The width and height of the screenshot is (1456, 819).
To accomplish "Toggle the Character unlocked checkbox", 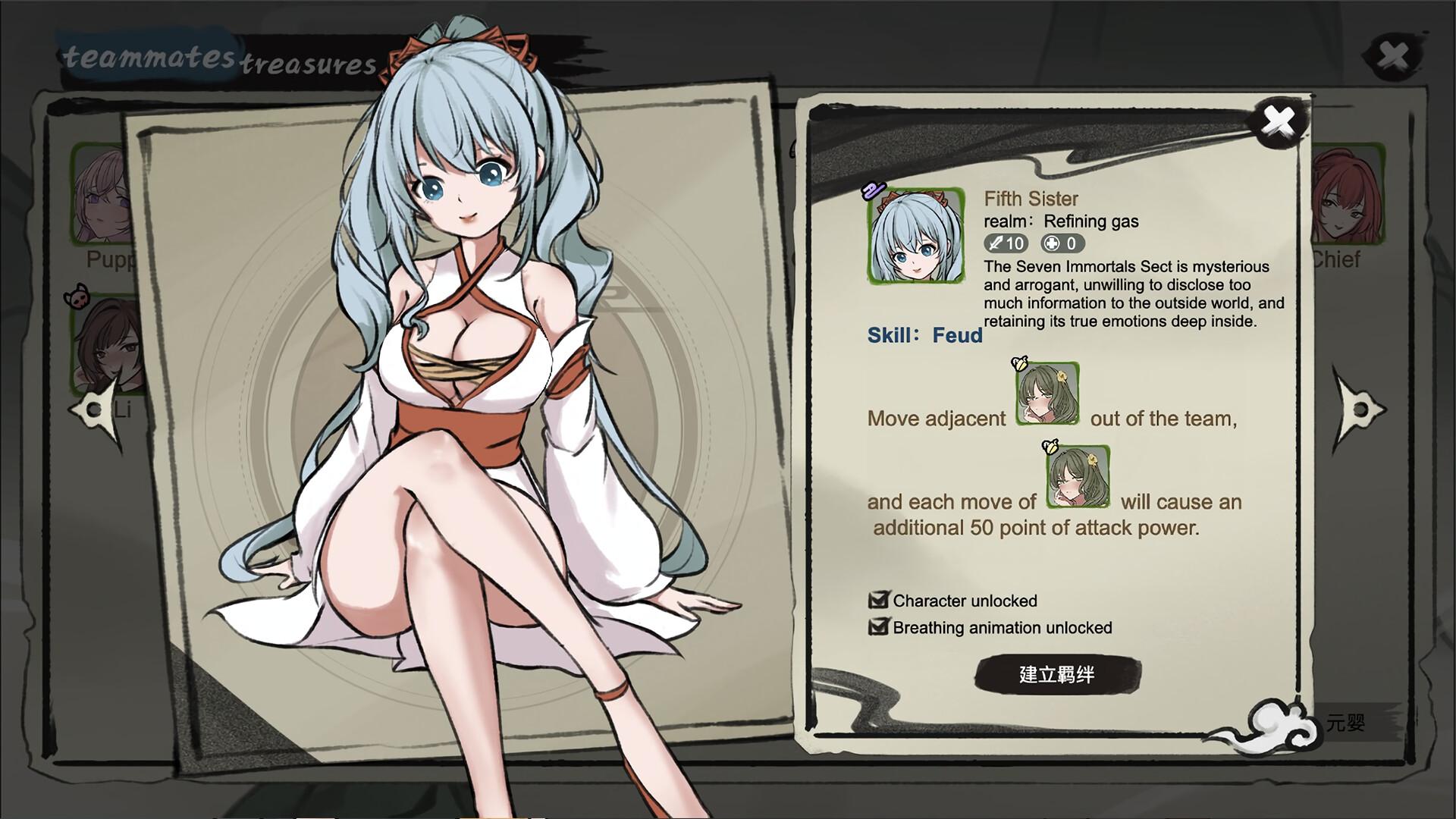I will (877, 600).
